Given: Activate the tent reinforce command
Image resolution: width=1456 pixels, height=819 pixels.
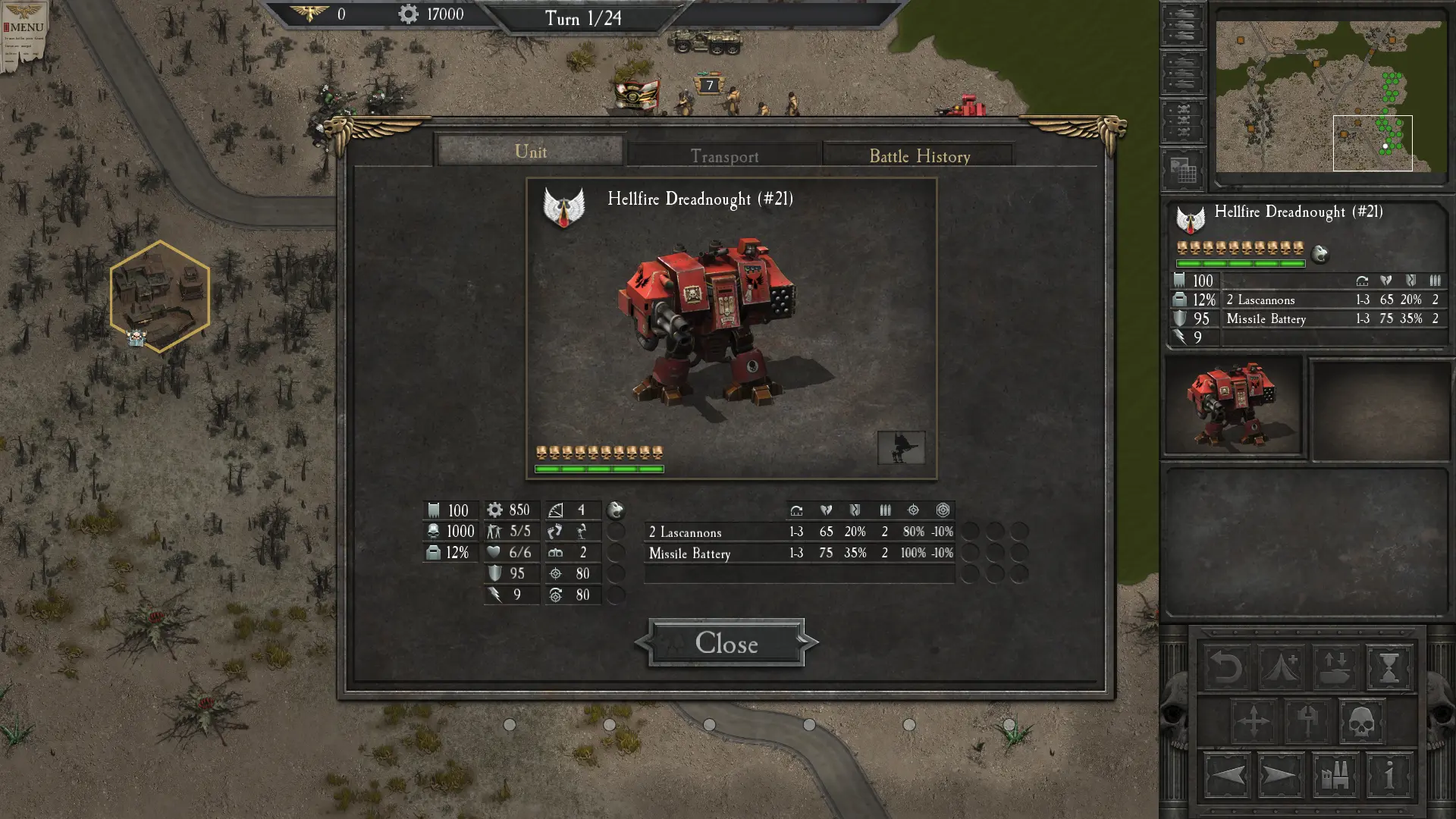Looking at the screenshot, I should pos(1281,668).
